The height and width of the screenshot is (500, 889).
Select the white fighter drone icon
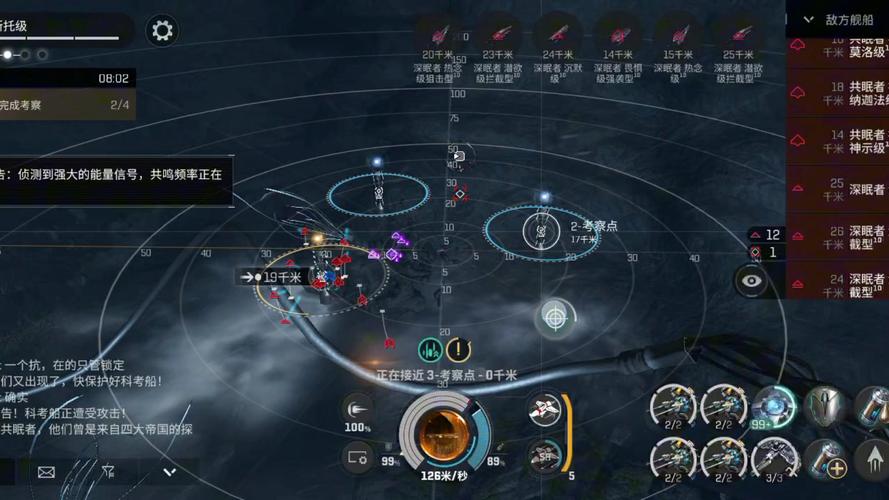[545, 408]
